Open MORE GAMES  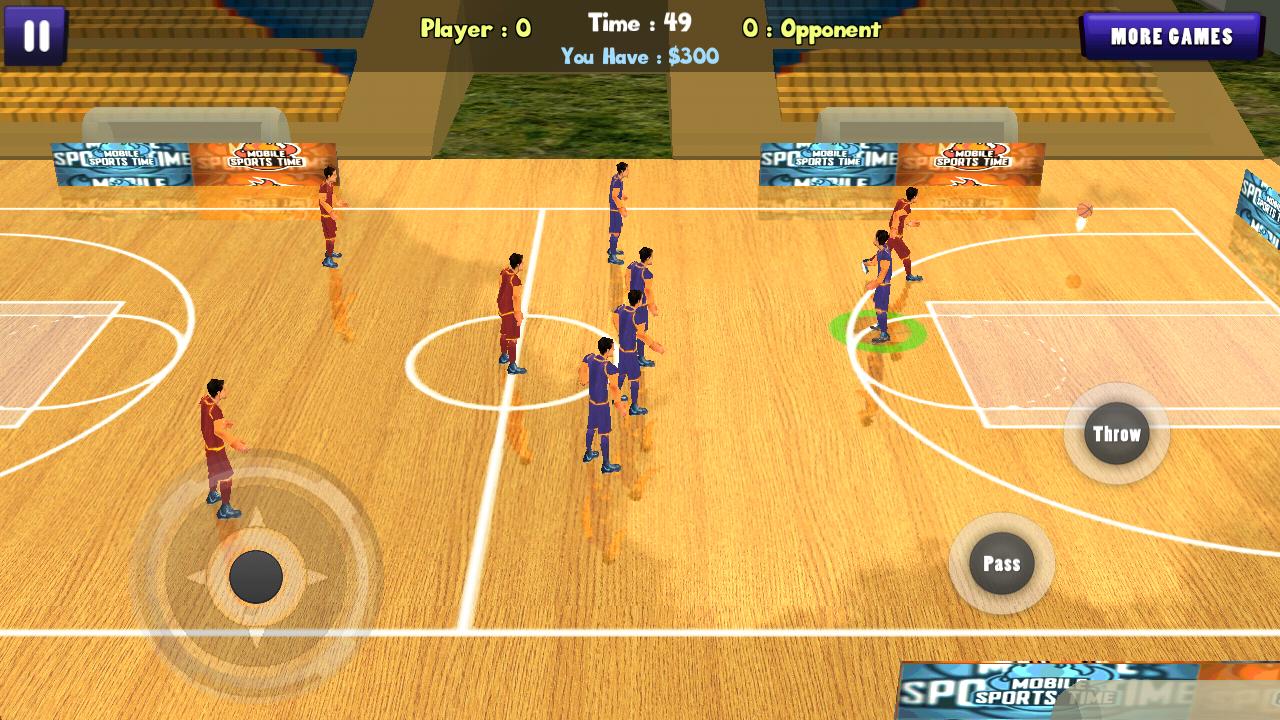coord(1172,38)
